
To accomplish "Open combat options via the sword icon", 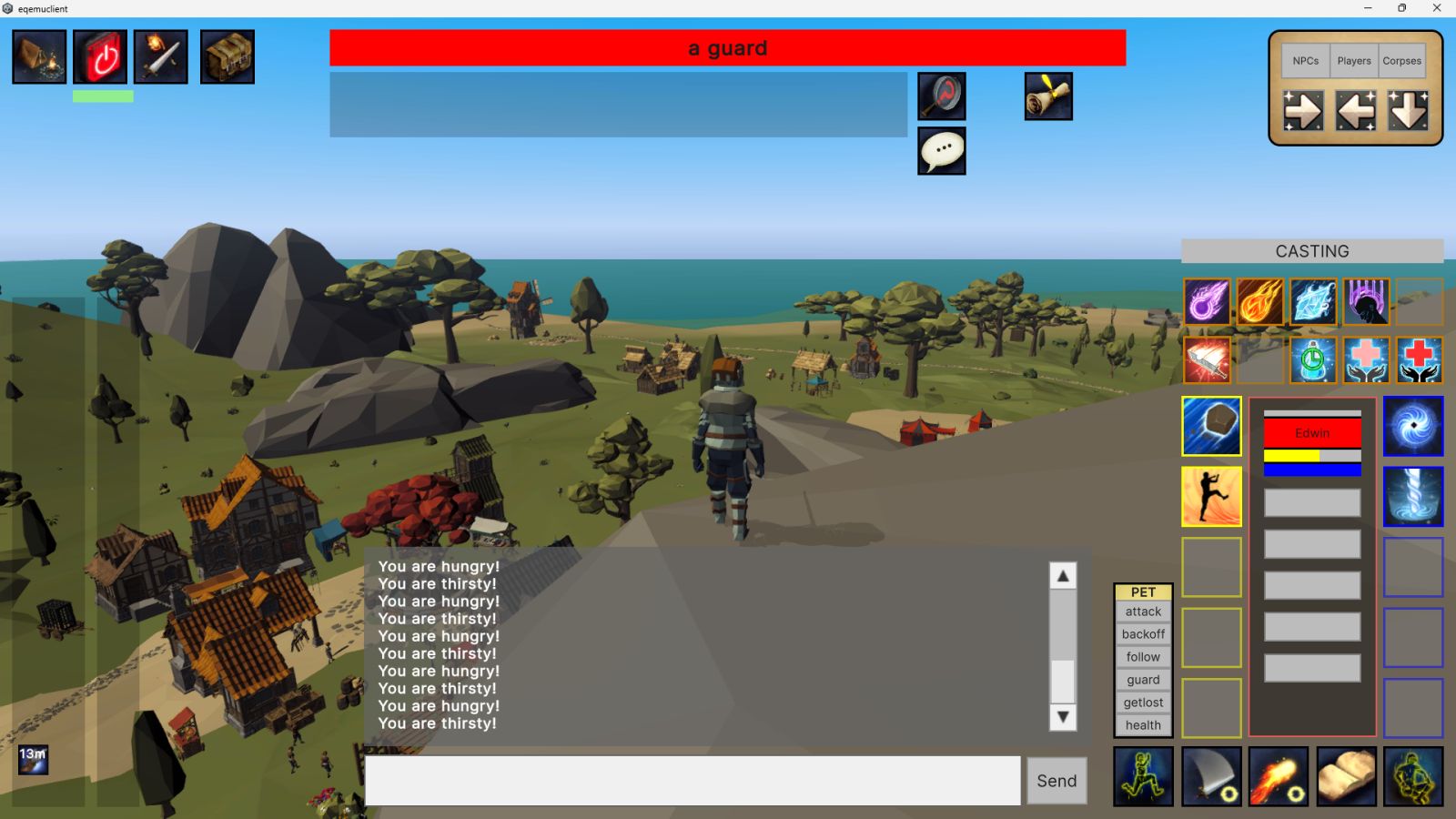I will (161, 56).
